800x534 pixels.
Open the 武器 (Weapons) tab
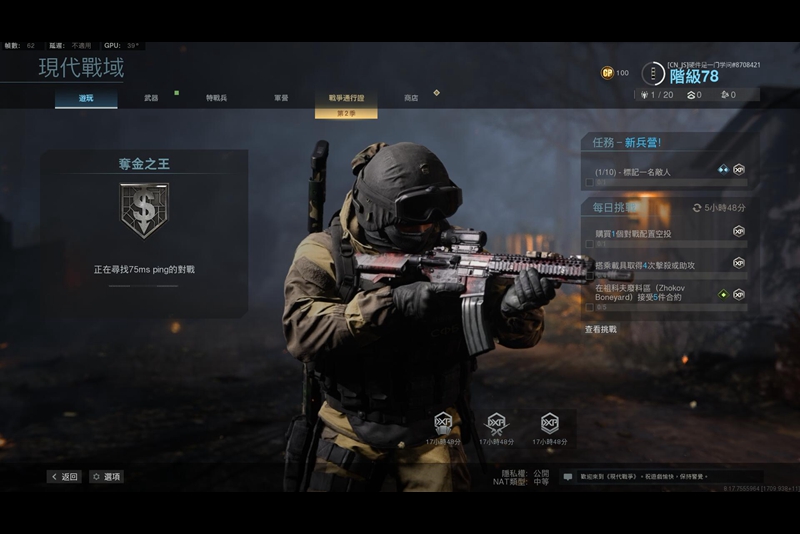tap(150, 98)
